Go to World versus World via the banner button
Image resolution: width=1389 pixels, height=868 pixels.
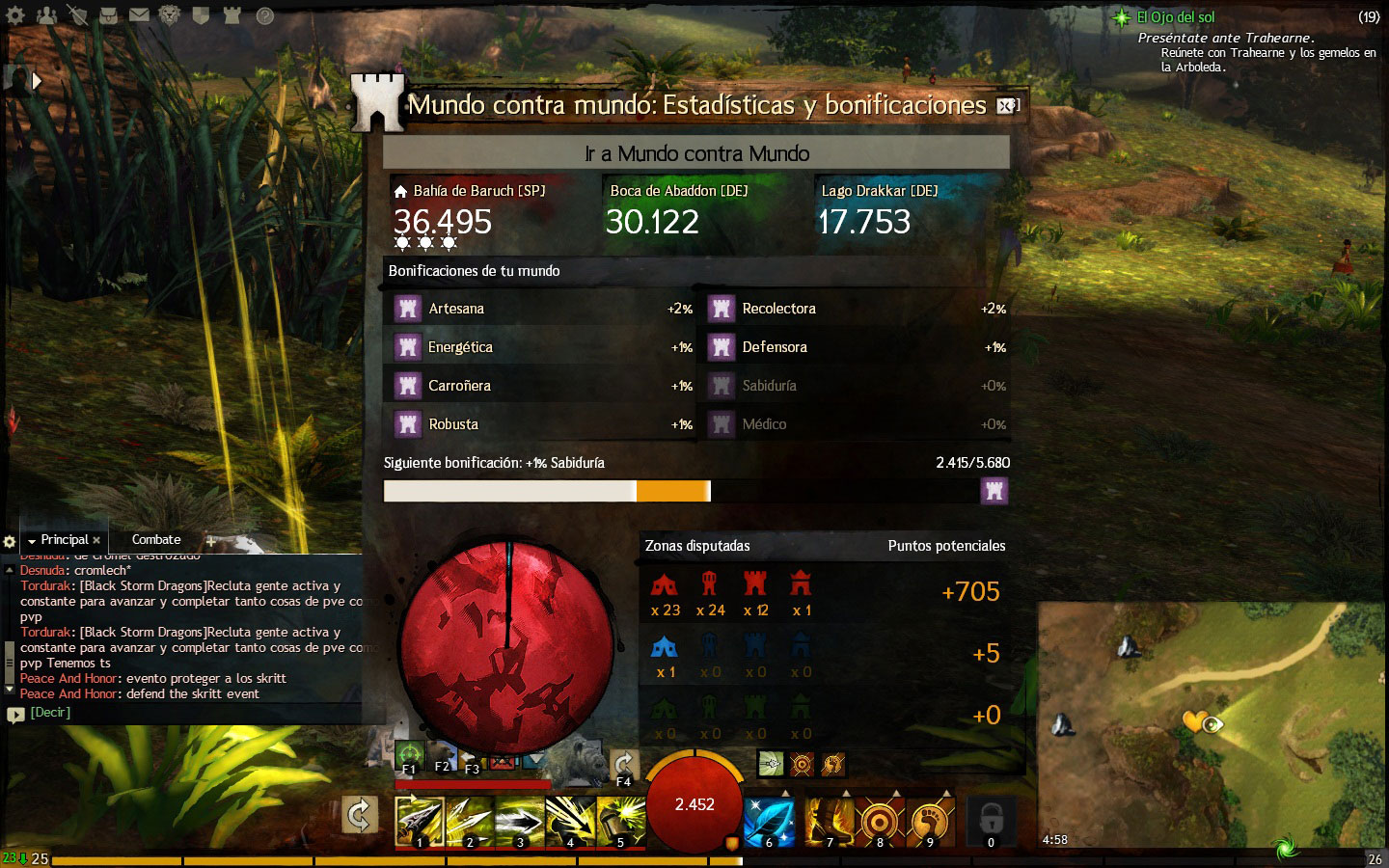pos(696,153)
